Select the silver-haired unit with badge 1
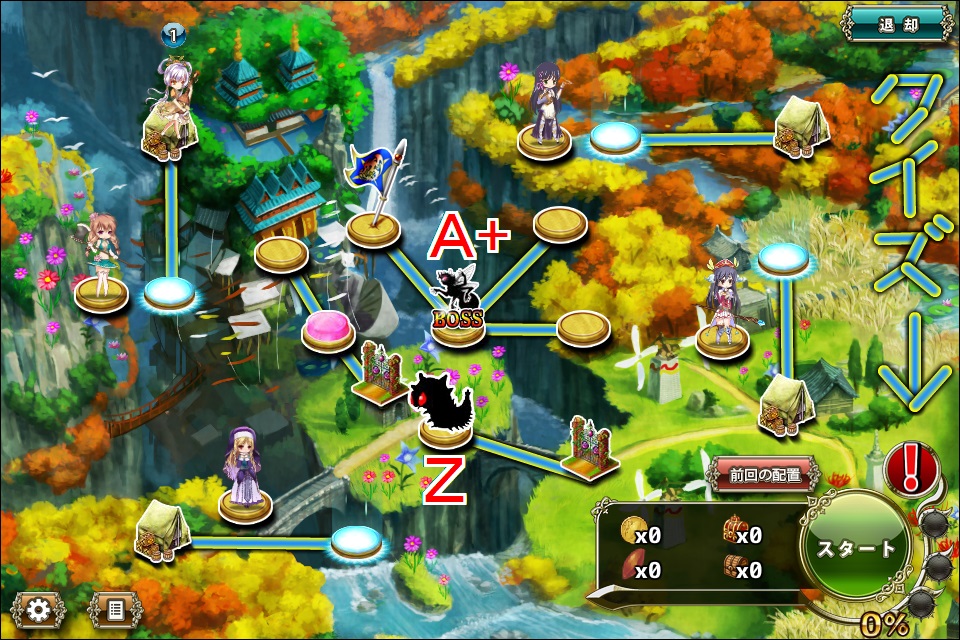The width and height of the screenshot is (960, 640). 170,105
